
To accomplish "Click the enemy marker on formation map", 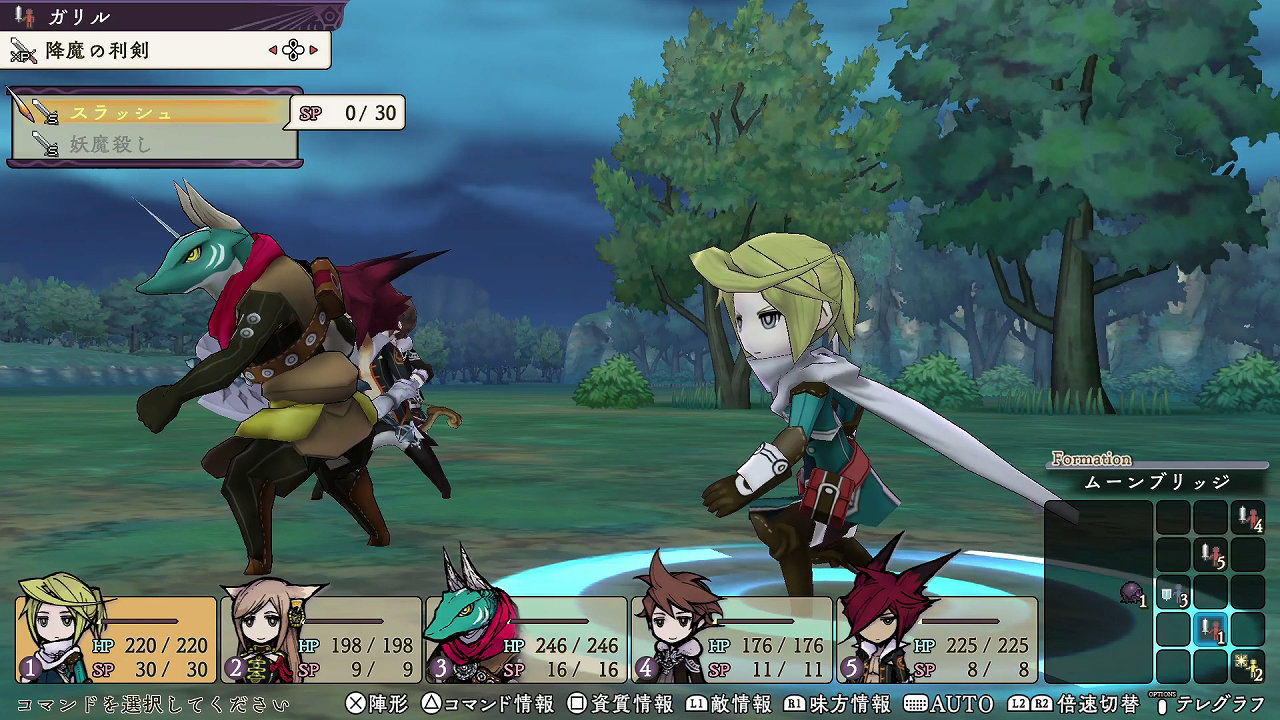I will pyautogui.click(x=1131, y=594).
